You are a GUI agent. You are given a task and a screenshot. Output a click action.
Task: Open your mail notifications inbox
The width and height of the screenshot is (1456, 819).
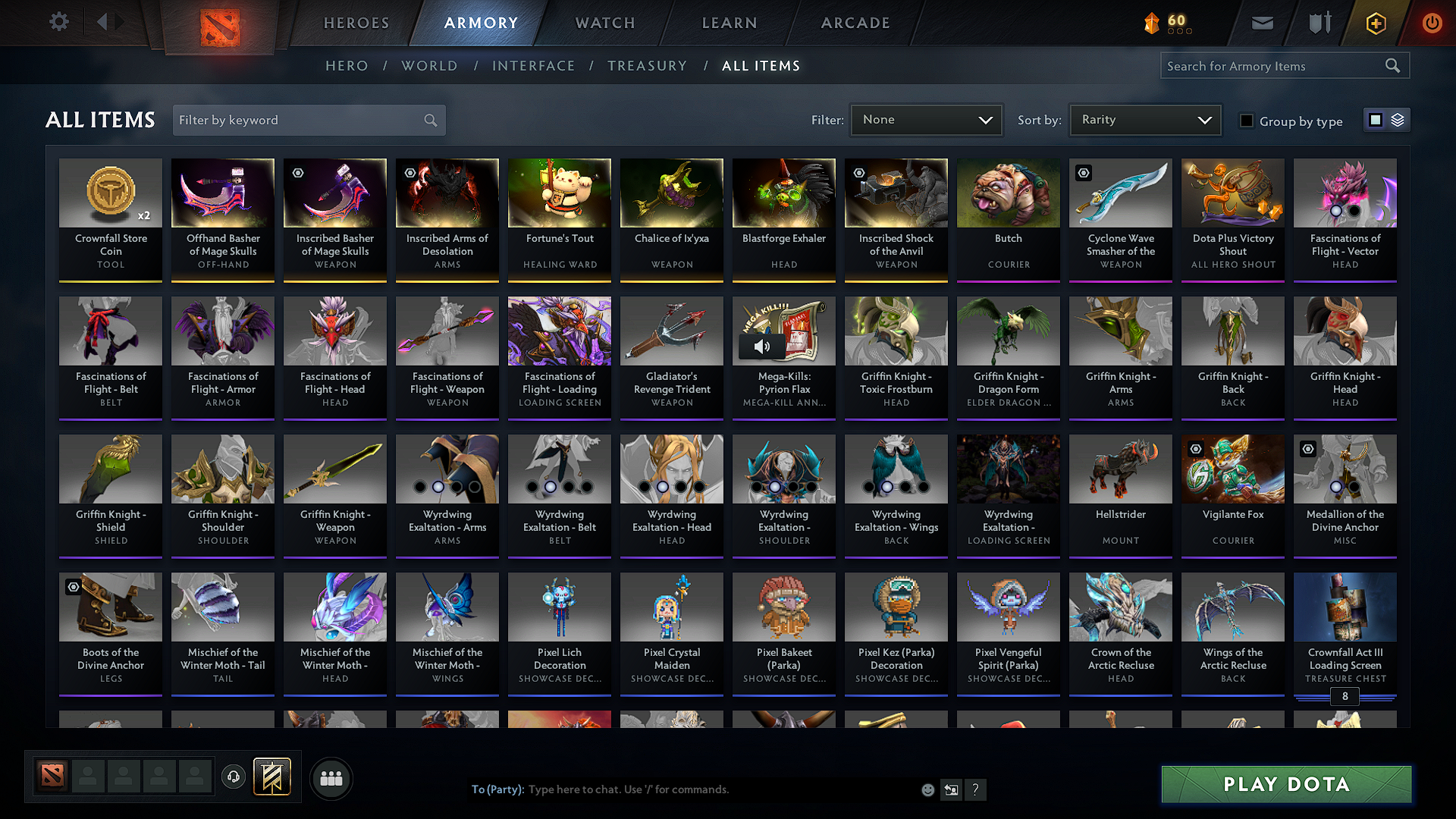coord(1262,23)
